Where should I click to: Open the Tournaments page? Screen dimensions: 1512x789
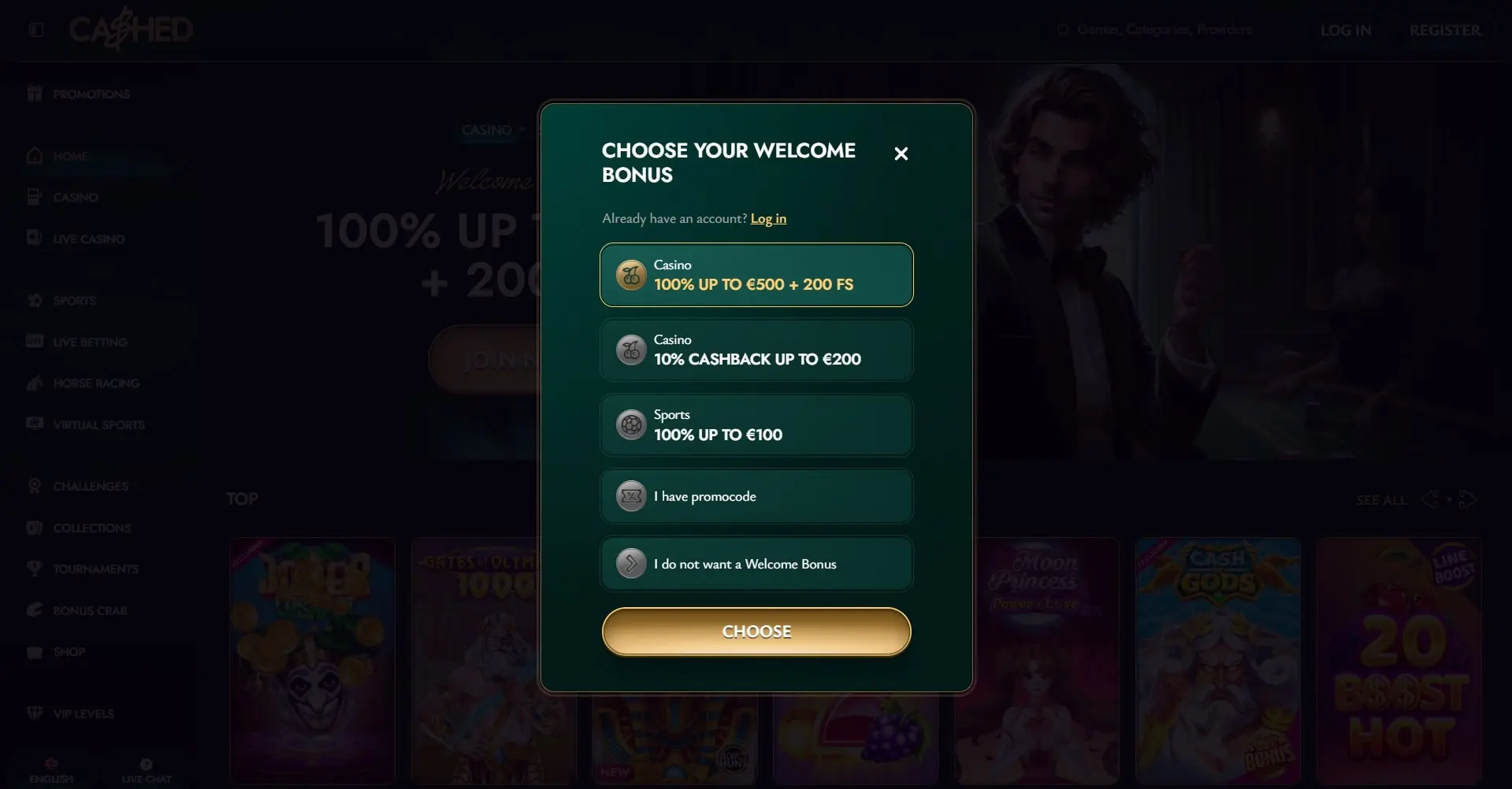pos(95,569)
